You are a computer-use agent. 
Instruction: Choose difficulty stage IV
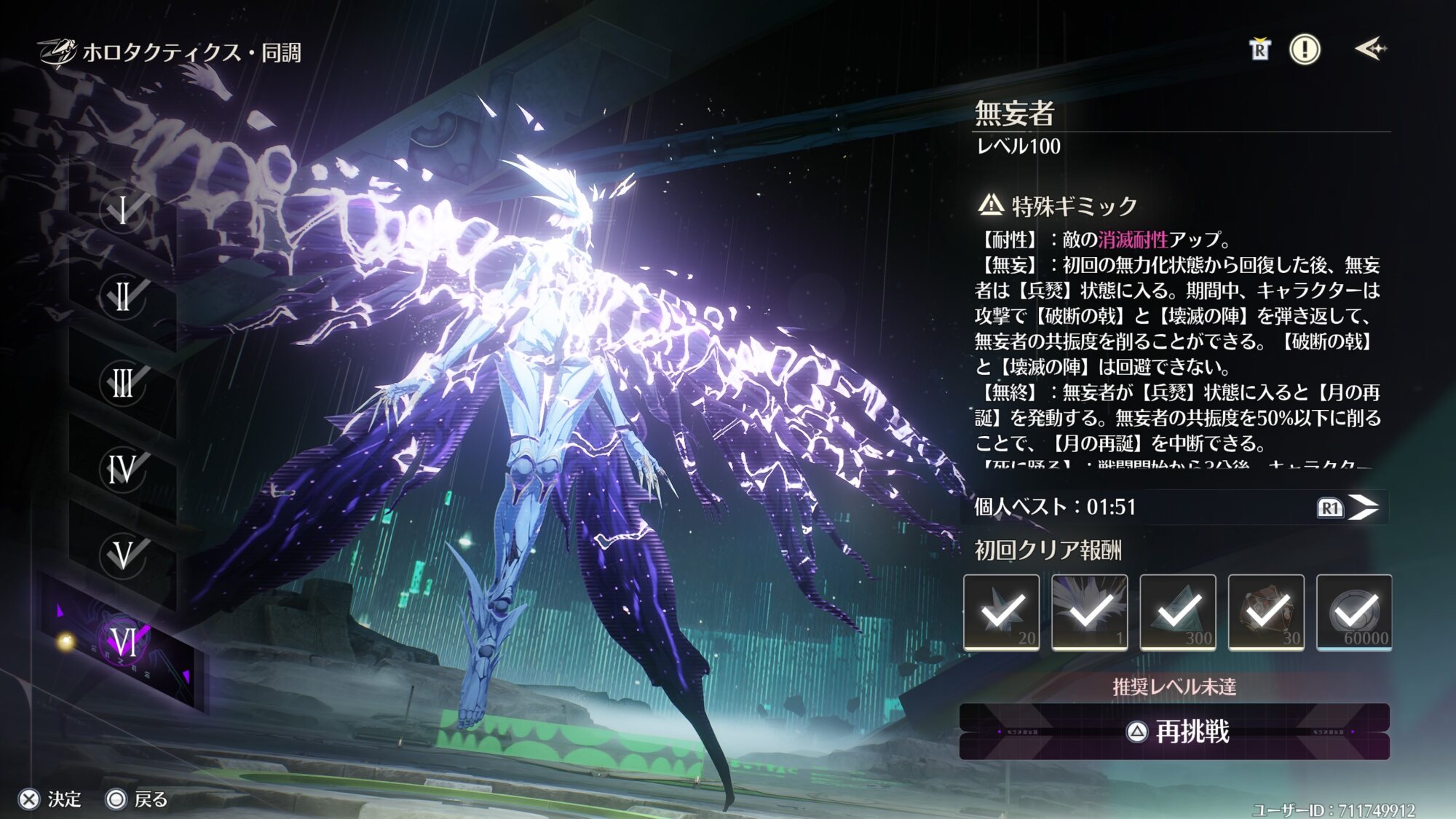pos(123,469)
